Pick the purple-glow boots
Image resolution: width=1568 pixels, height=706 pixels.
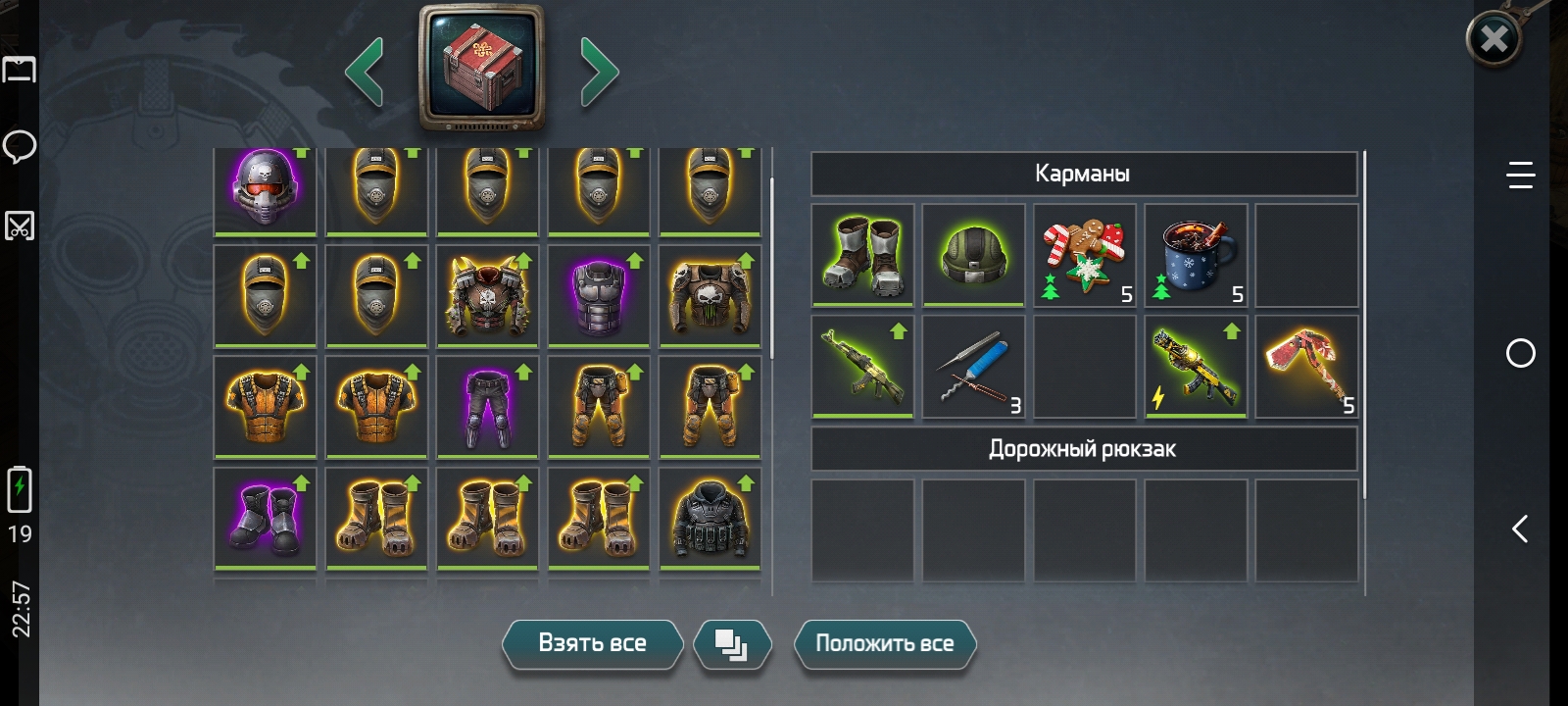(x=265, y=518)
